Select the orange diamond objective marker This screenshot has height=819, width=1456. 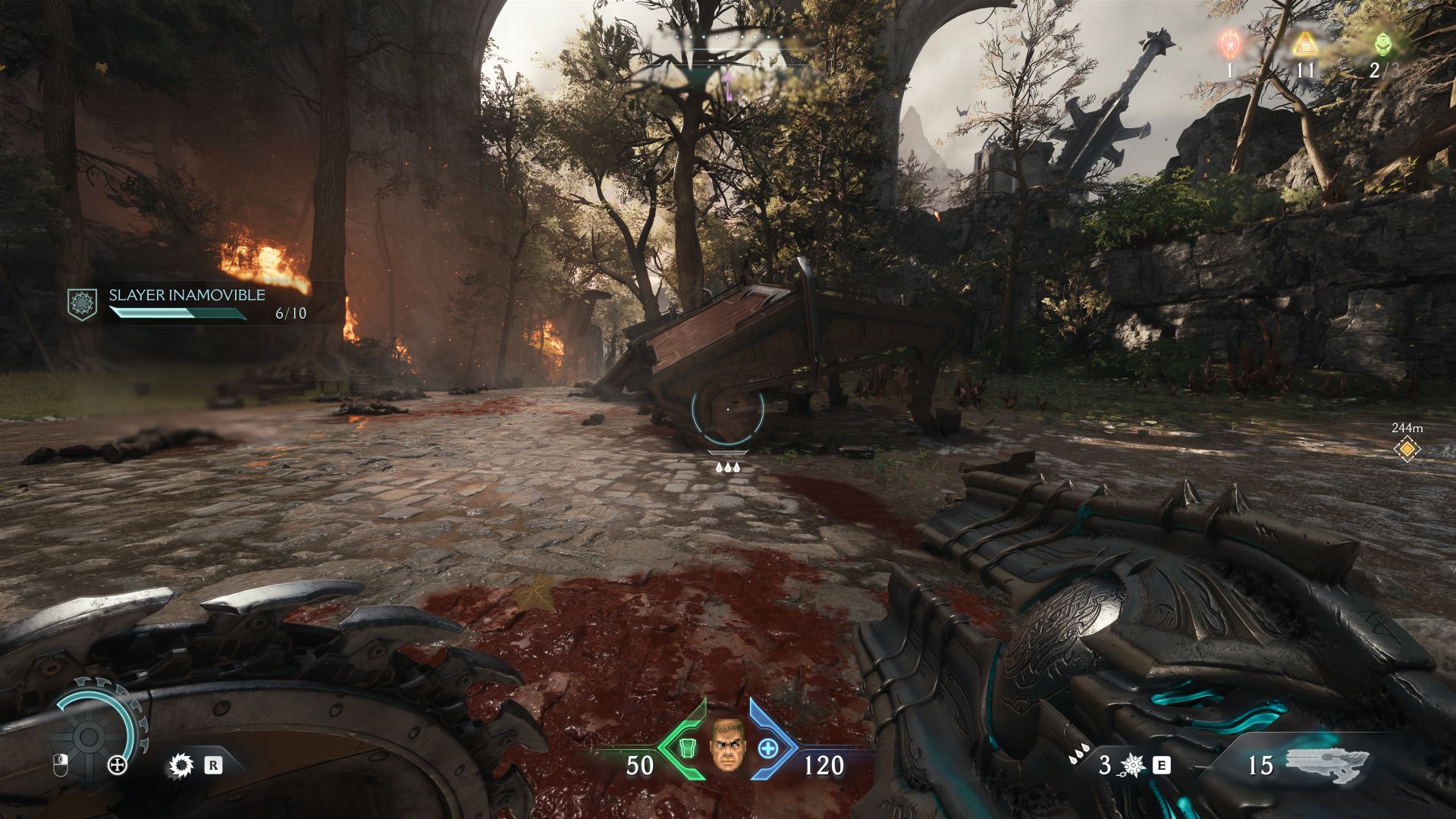(1407, 449)
